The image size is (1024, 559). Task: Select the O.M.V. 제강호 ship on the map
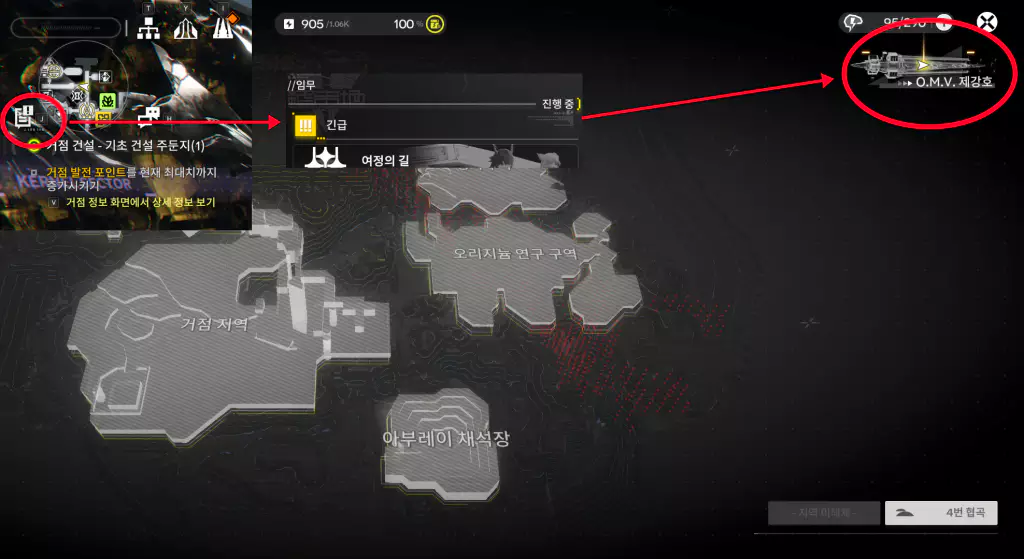[x=920, y=70]
